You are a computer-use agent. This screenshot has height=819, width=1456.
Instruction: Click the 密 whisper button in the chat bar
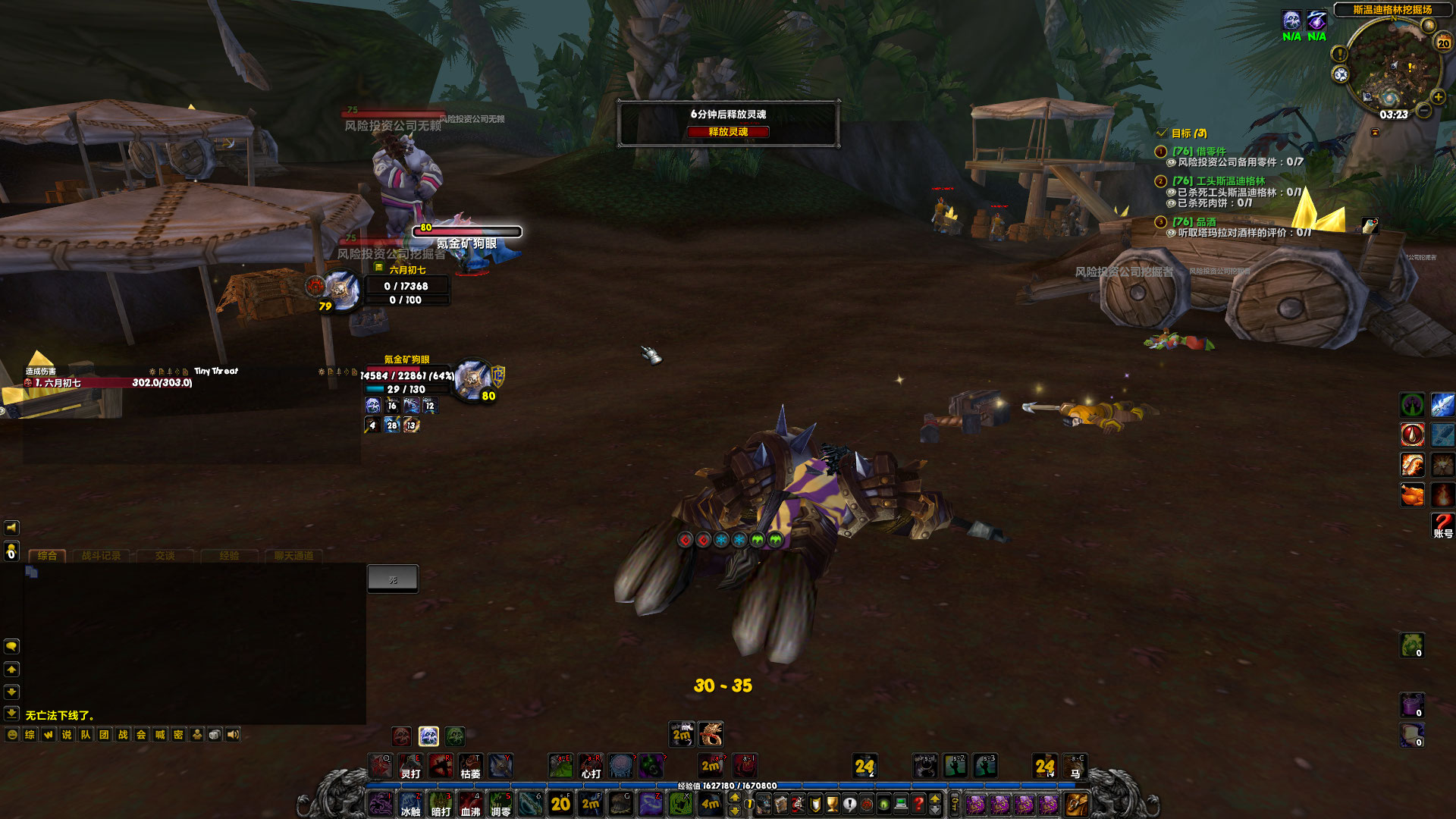tap(180, 734)
